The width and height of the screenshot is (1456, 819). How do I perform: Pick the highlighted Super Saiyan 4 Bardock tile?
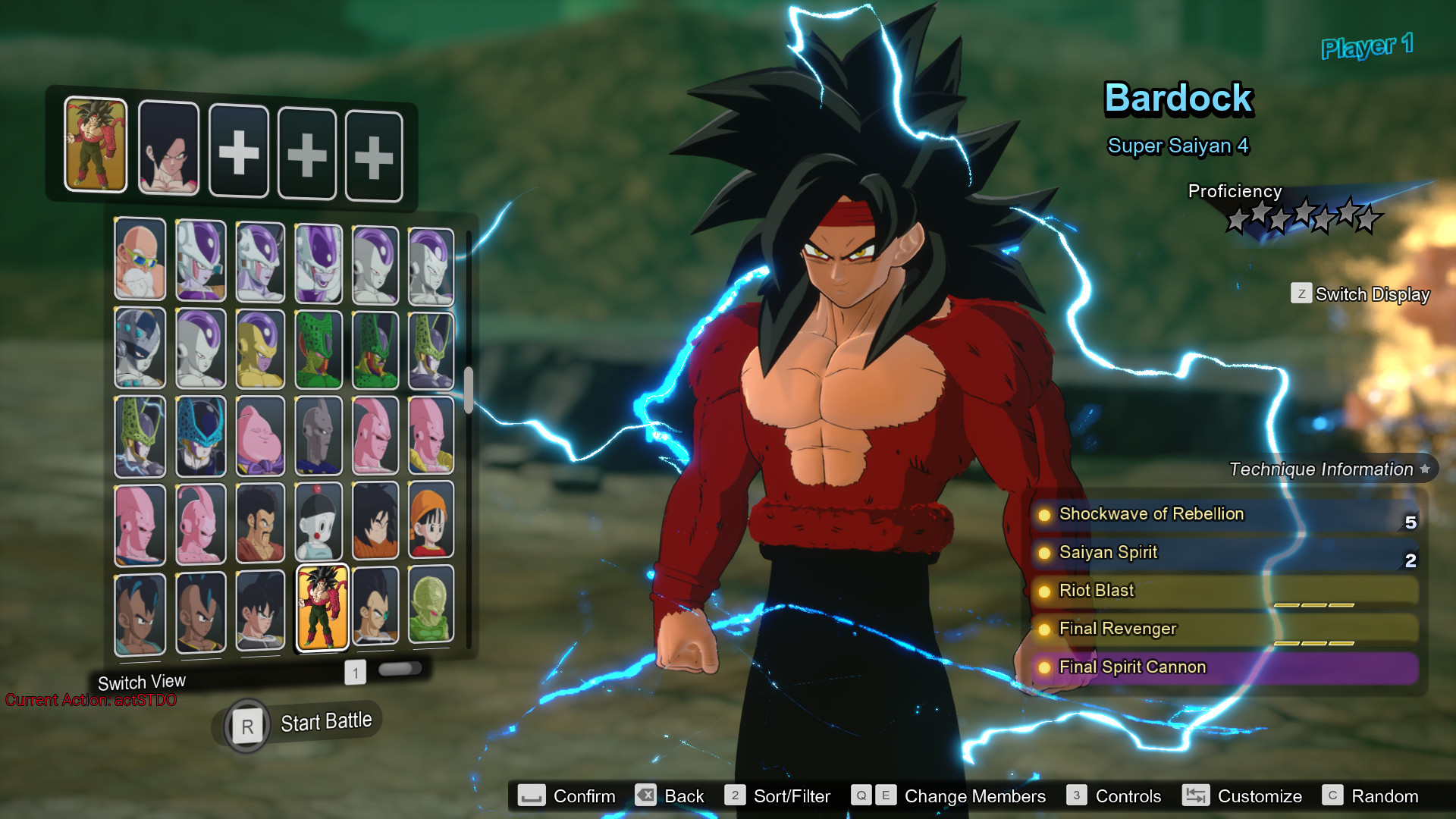(322, 607)
